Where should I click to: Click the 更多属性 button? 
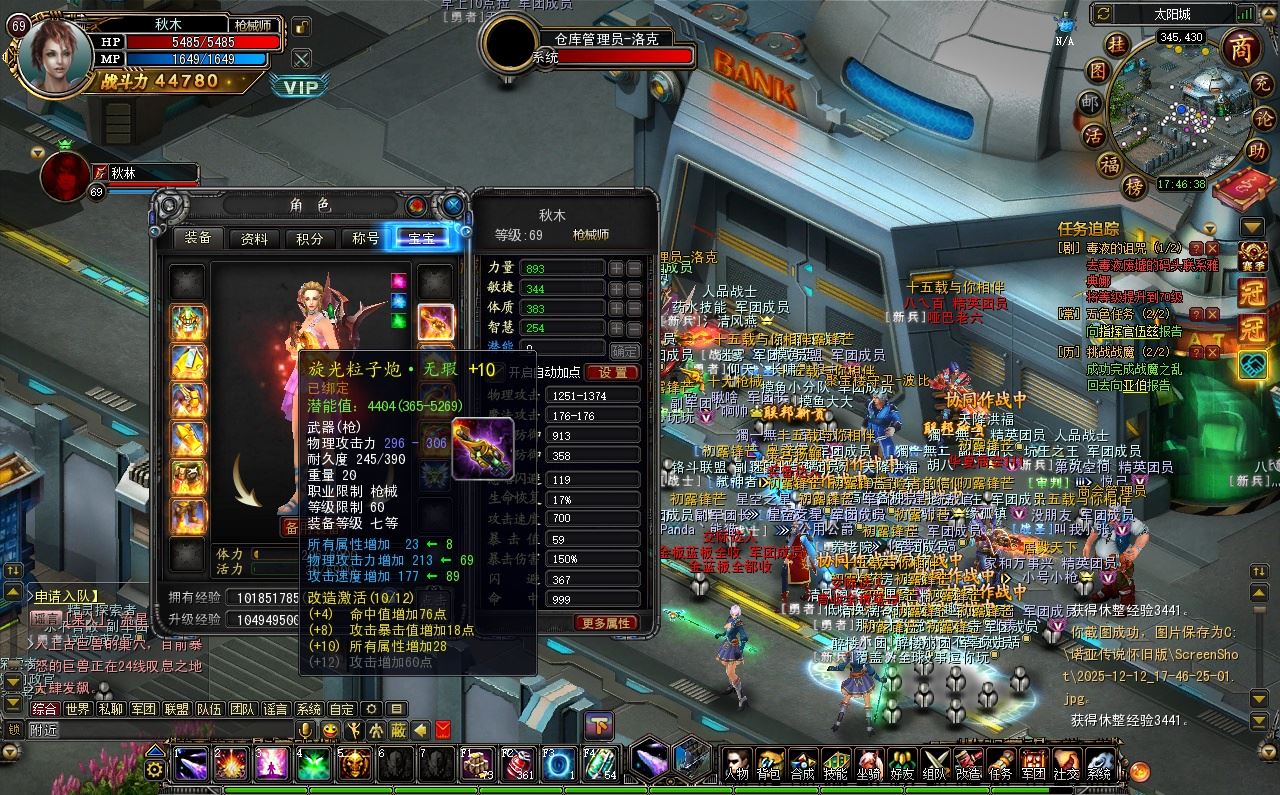pyautogui.click(x=605, y=622)
